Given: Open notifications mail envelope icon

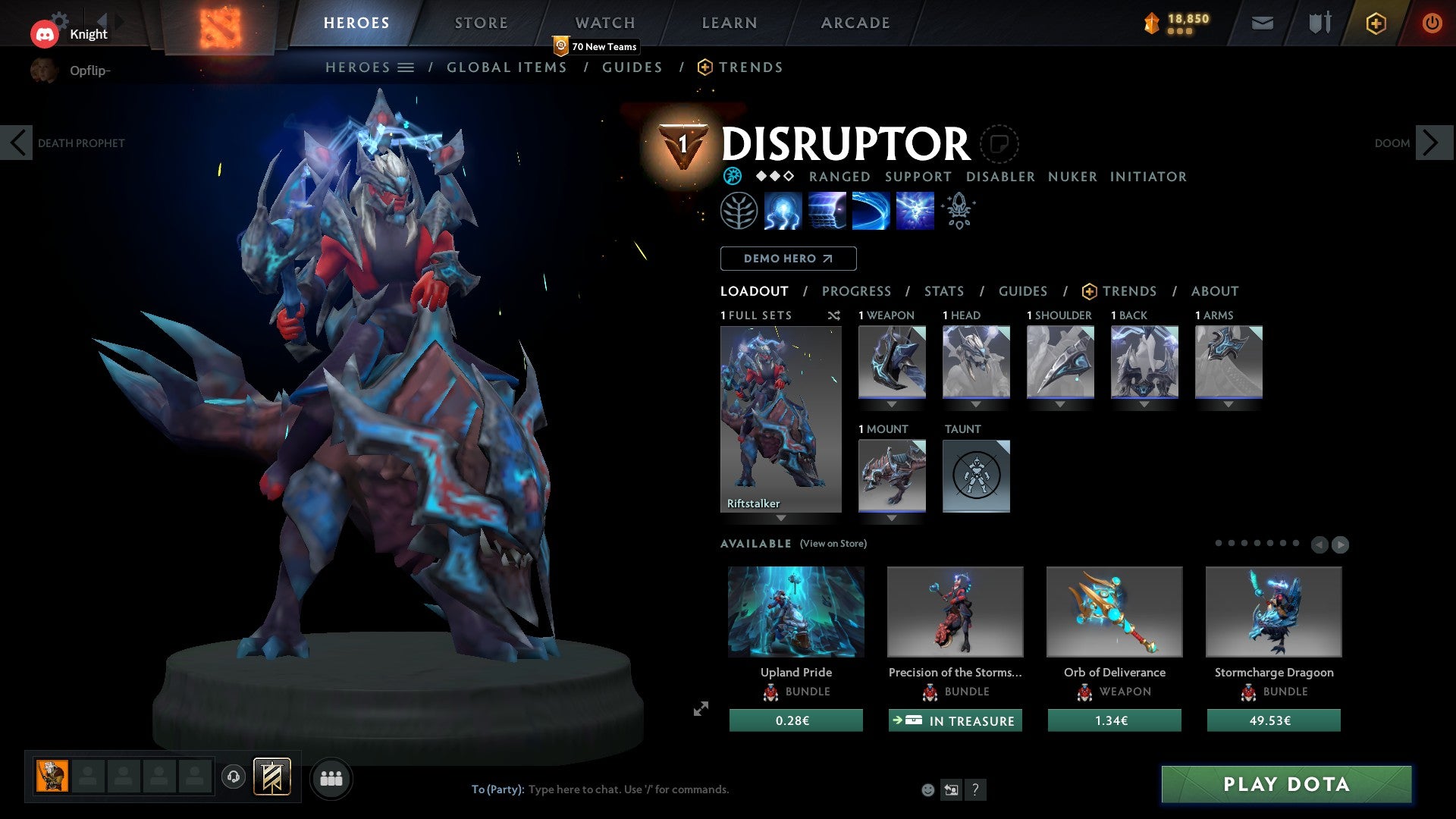Looking at the screenshot, I should [x=1263, y=23].
